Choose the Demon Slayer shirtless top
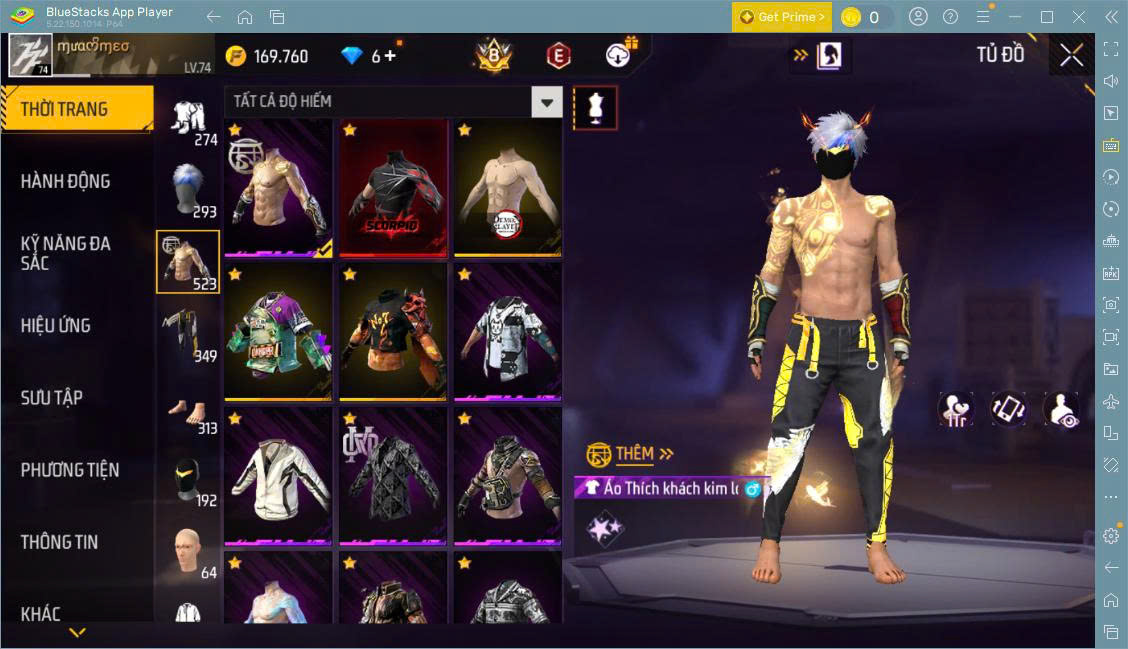Image resolution: width=1128 pixels, height=649 pixels. [508, 188]
